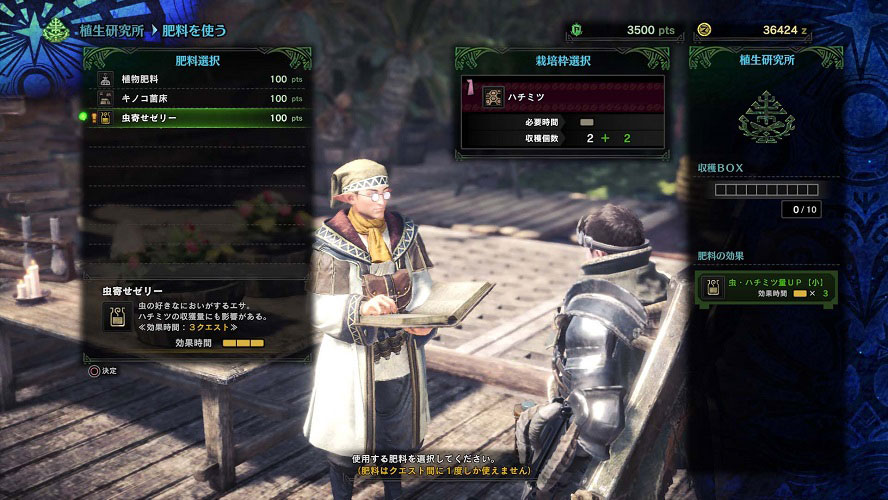Viewport: 888px width, 500px height.
Task: Open the 収穫BOX harvest gauge
Action: point(766,190)
